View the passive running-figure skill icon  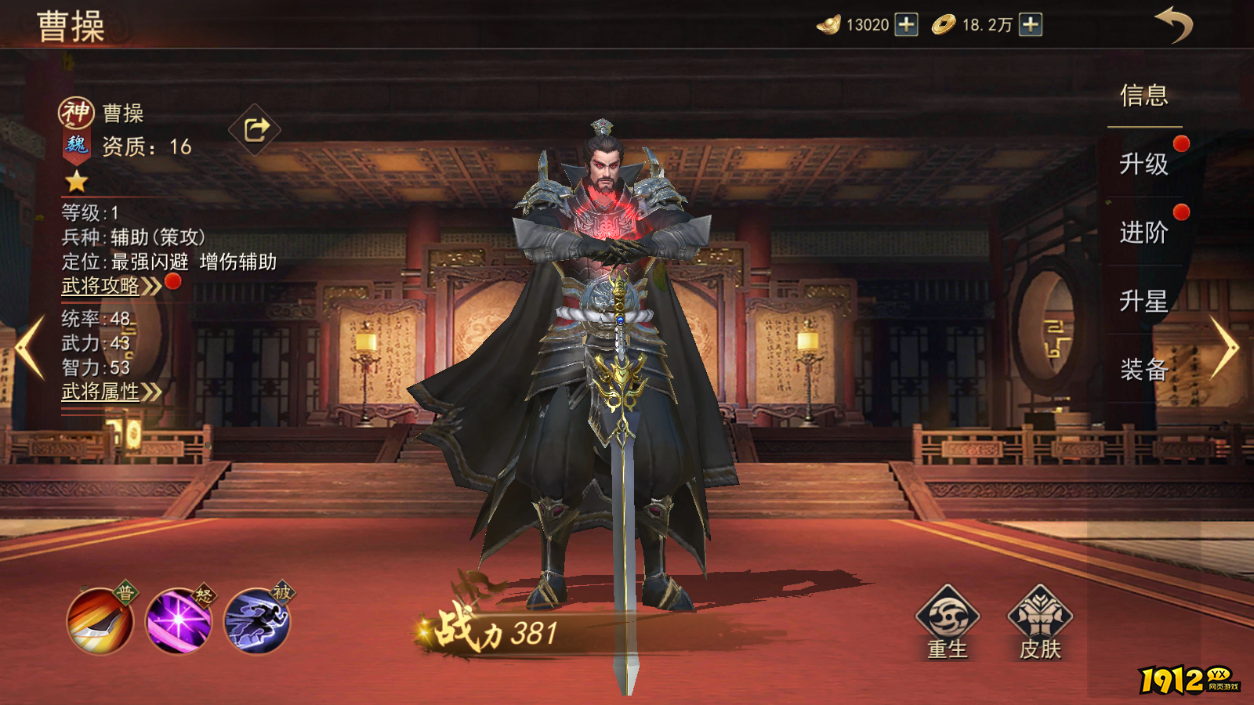point(257,621)
